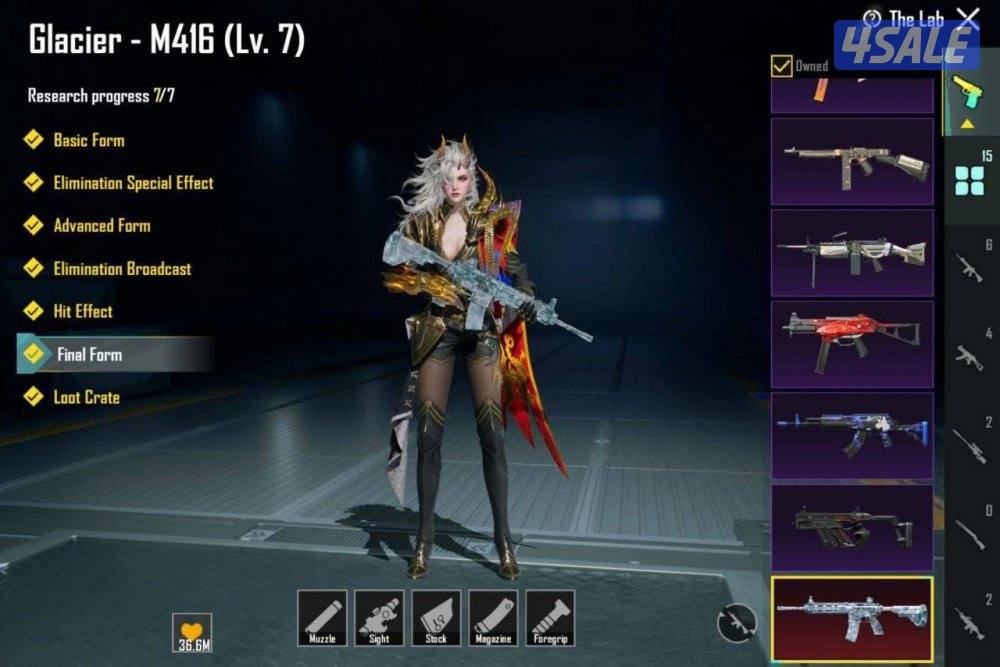This screenshot has height=667, width=1000.
Task: Select the Hit Effect stage
Action: (82, 312)
